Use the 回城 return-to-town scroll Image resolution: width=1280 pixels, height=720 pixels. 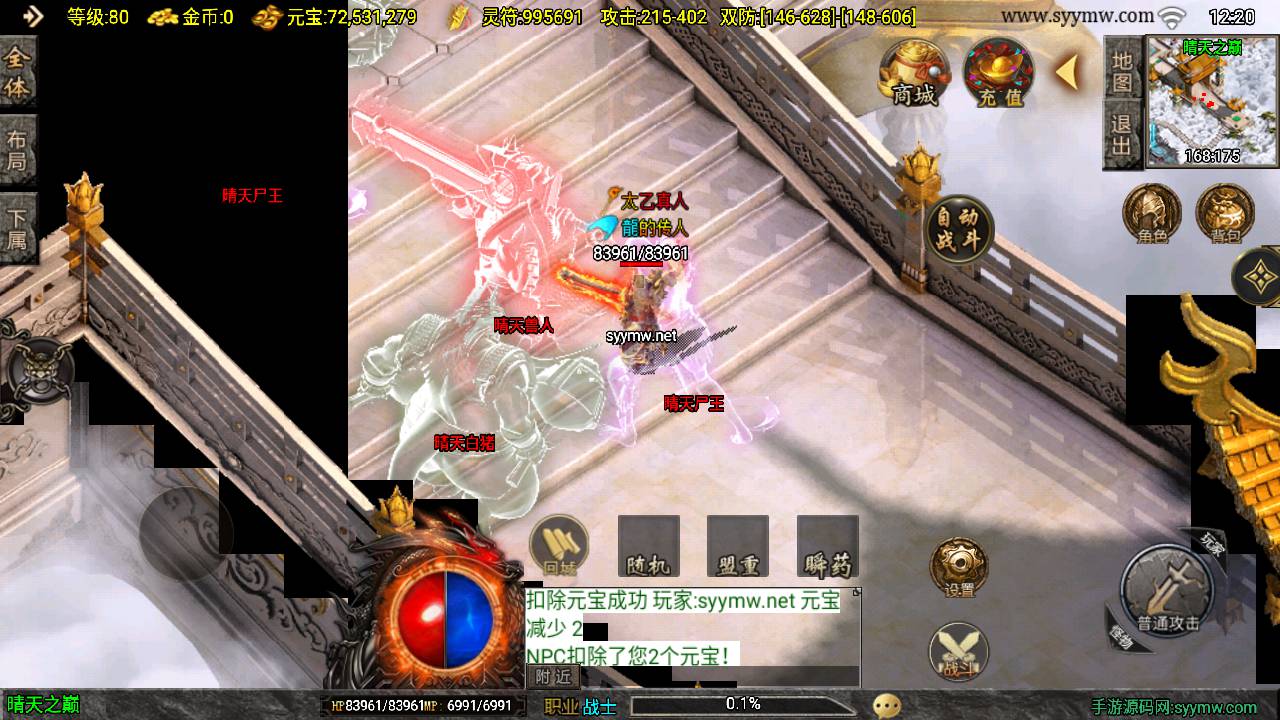[x=558, y=546]
